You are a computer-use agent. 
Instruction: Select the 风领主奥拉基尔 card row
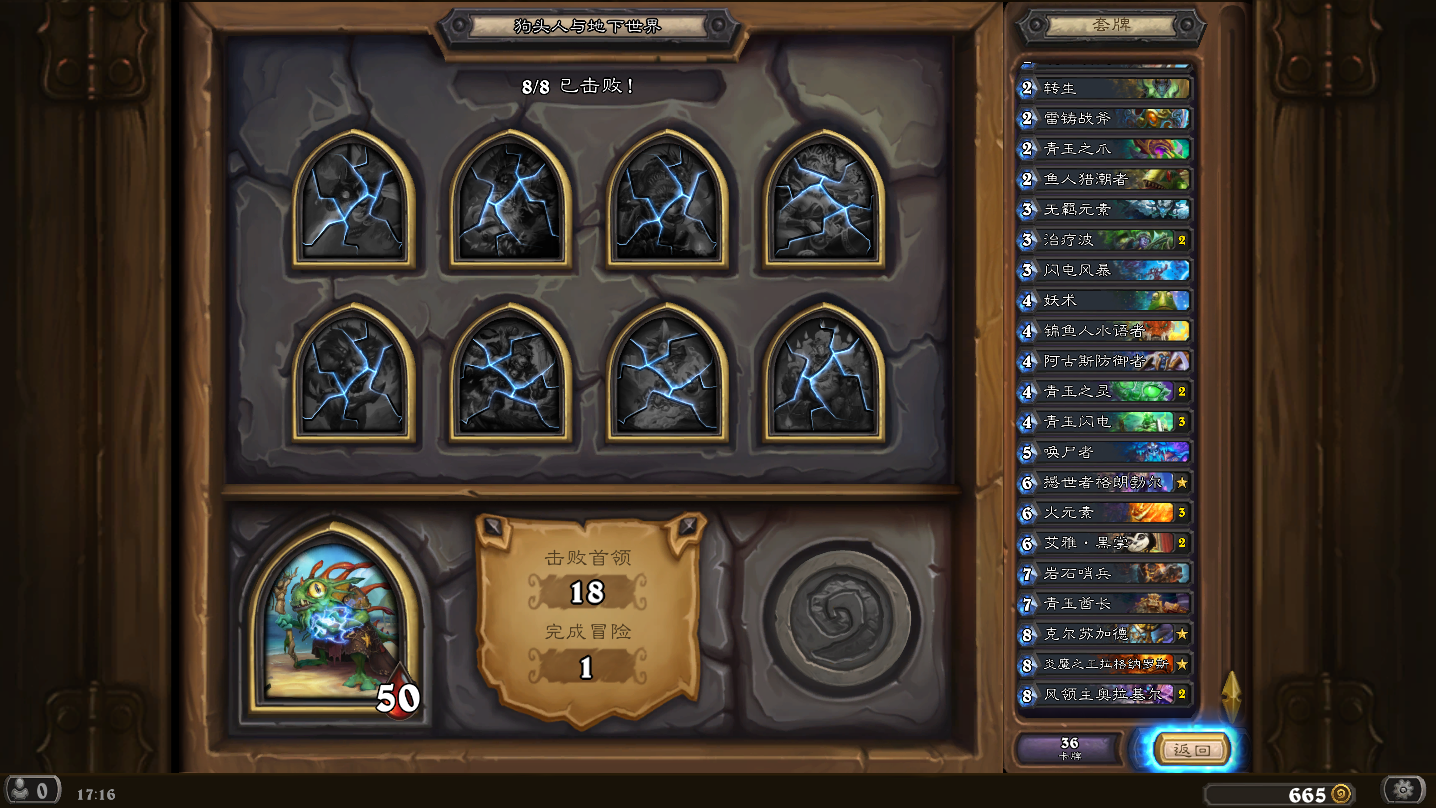1104,694
